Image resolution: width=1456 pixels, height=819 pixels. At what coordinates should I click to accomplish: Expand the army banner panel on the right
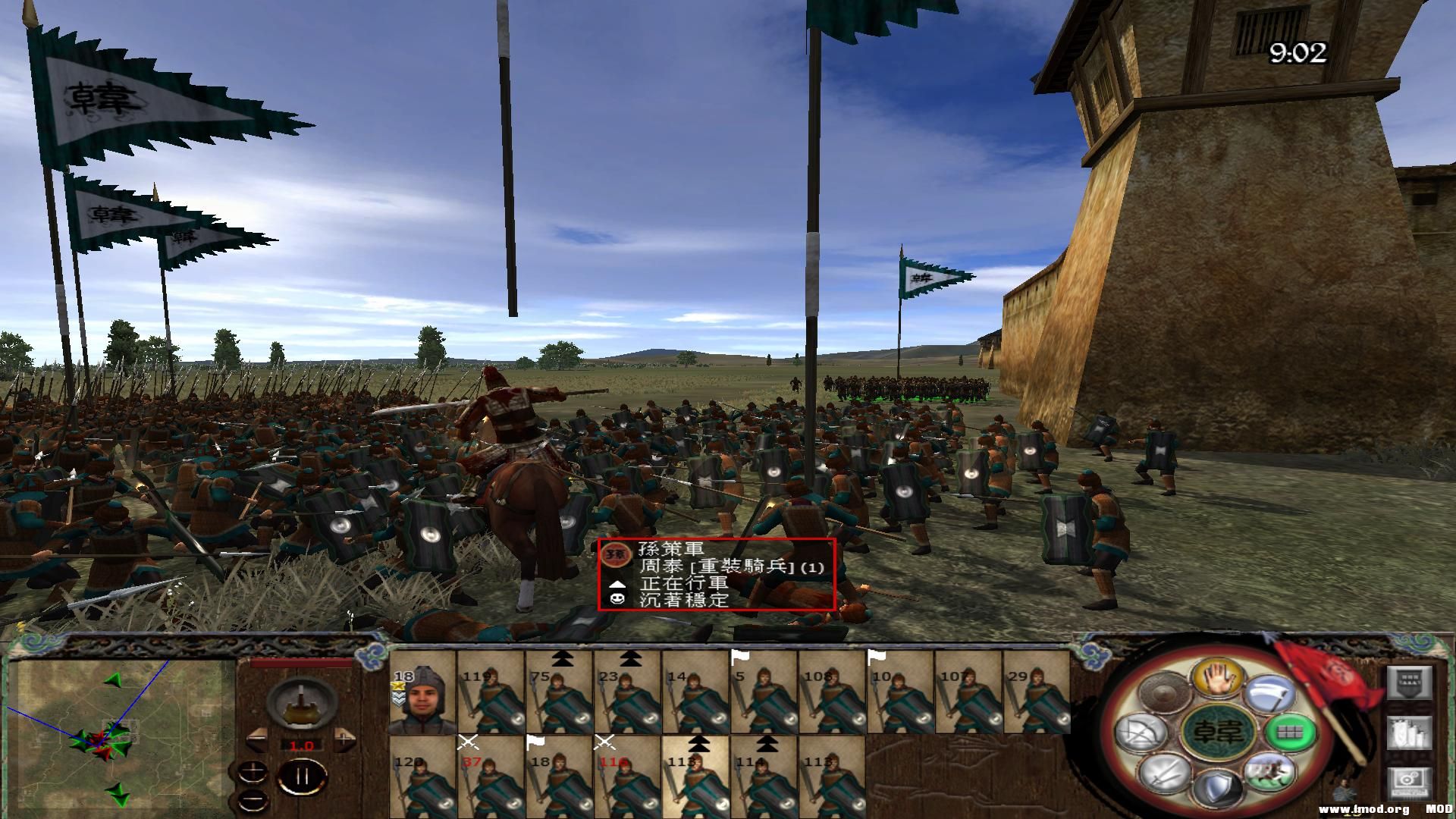coord(1409,682)
